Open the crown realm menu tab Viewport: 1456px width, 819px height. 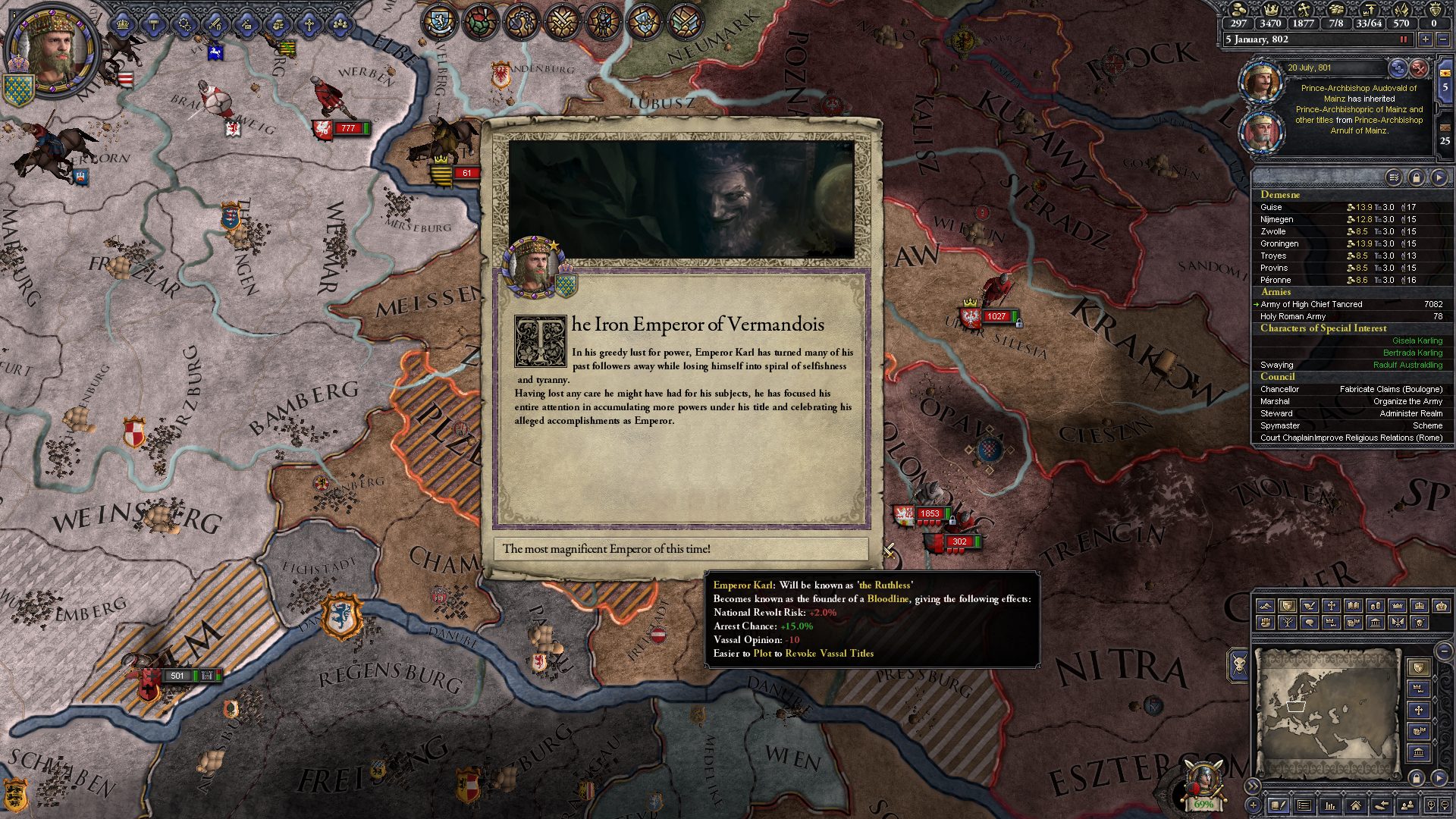[122, 24]
